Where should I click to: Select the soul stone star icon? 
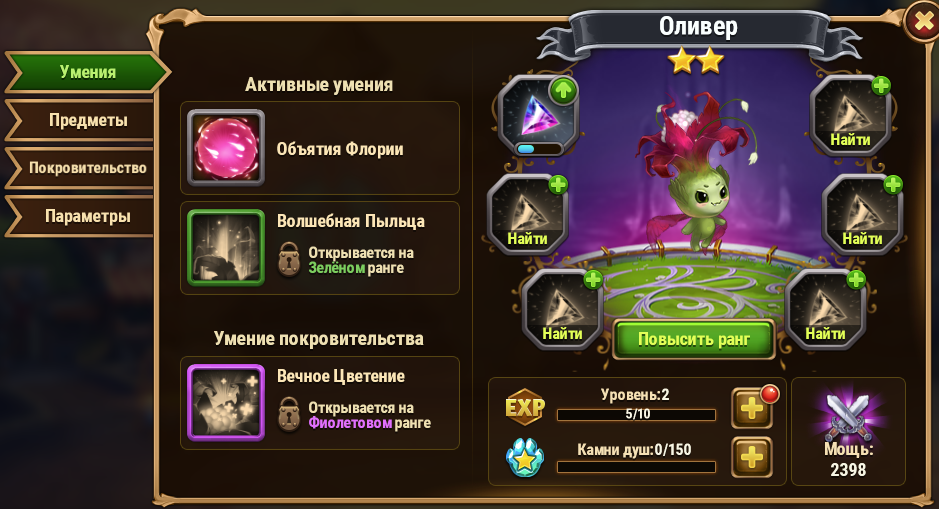pyautogui.click(x=524, y=458)
